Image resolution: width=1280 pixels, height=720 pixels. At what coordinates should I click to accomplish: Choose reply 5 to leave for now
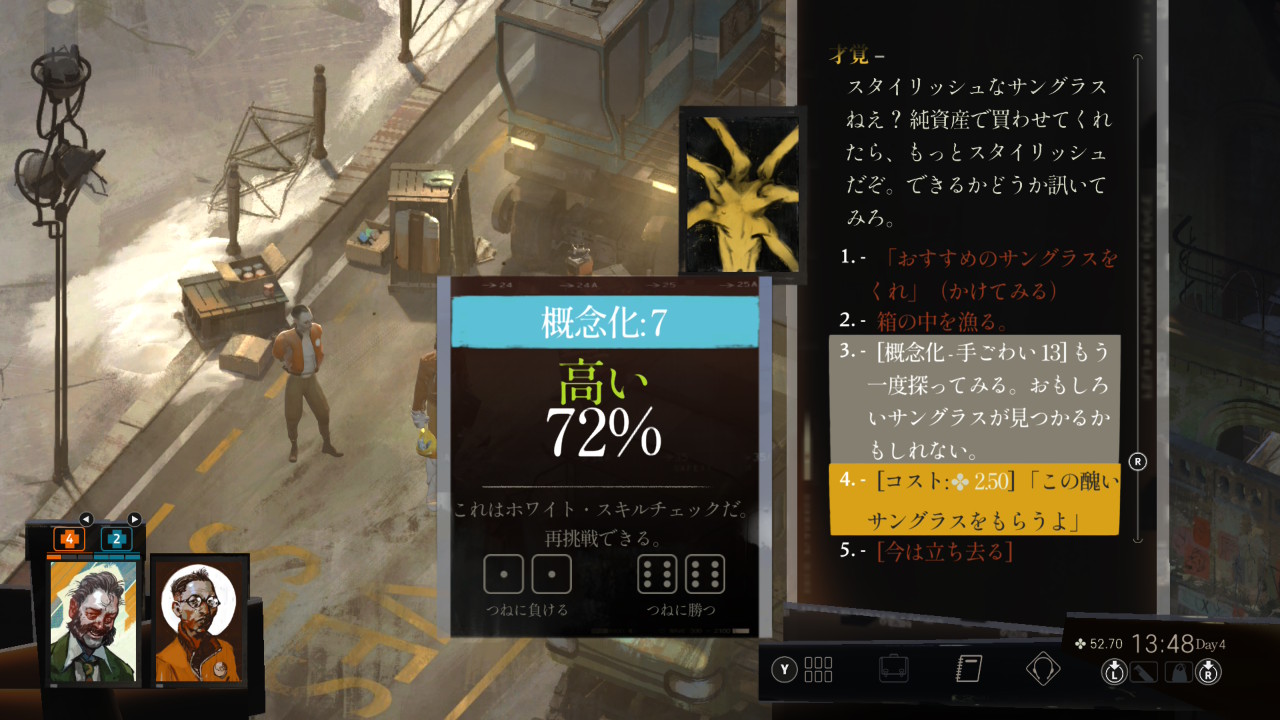[944, 551]
